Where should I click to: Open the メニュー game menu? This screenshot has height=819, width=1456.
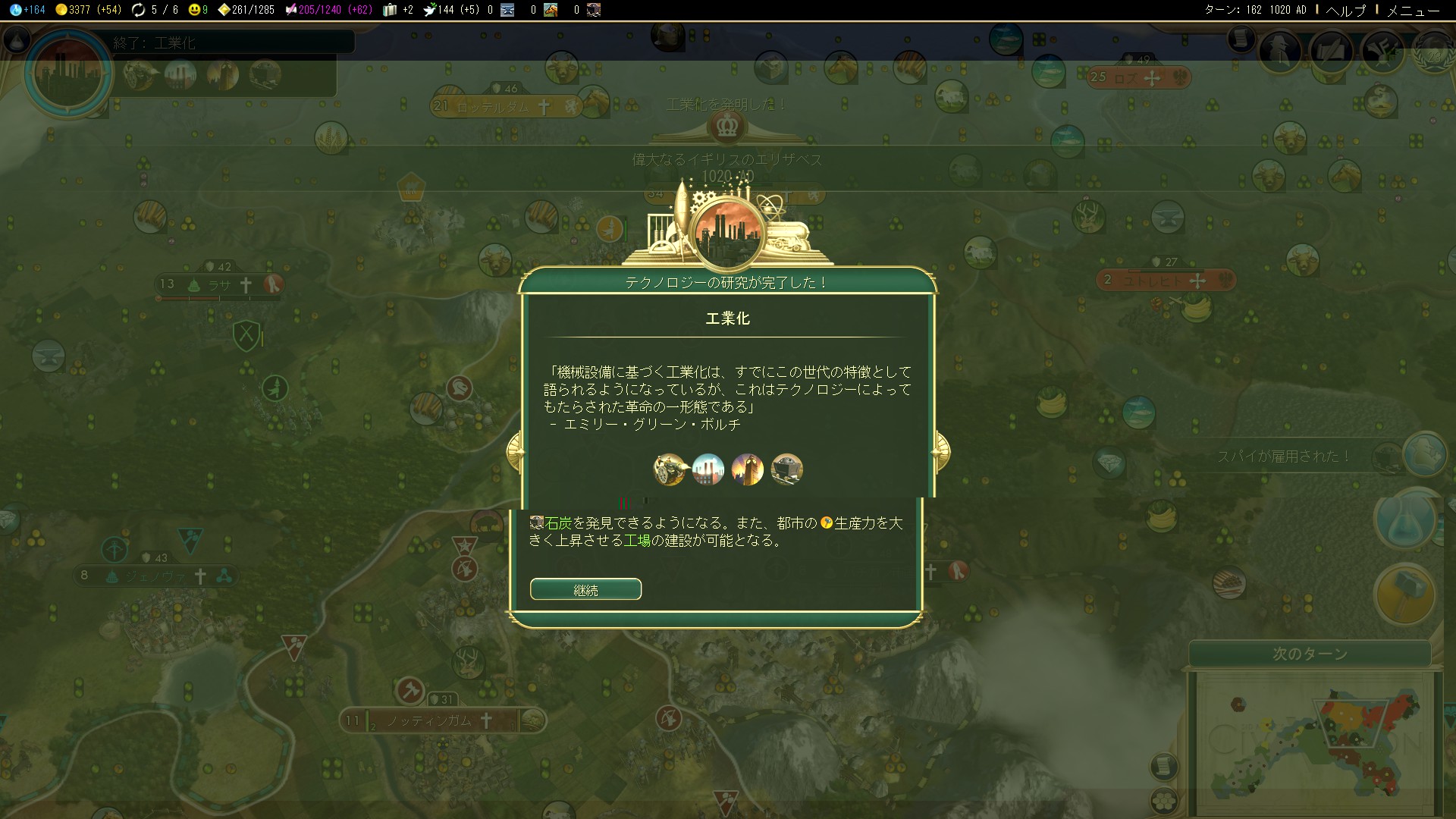[1413, 10]
